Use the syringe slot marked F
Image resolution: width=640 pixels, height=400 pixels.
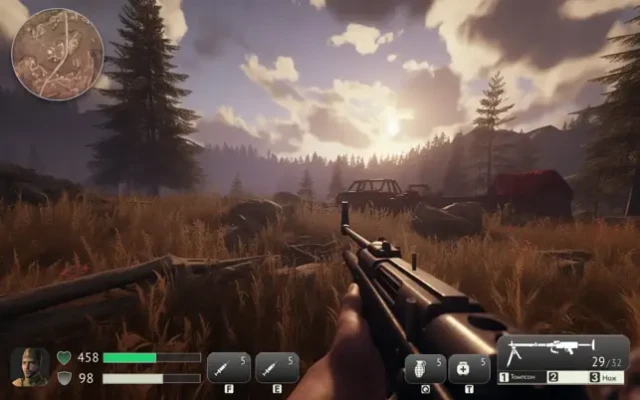point(229,368)
